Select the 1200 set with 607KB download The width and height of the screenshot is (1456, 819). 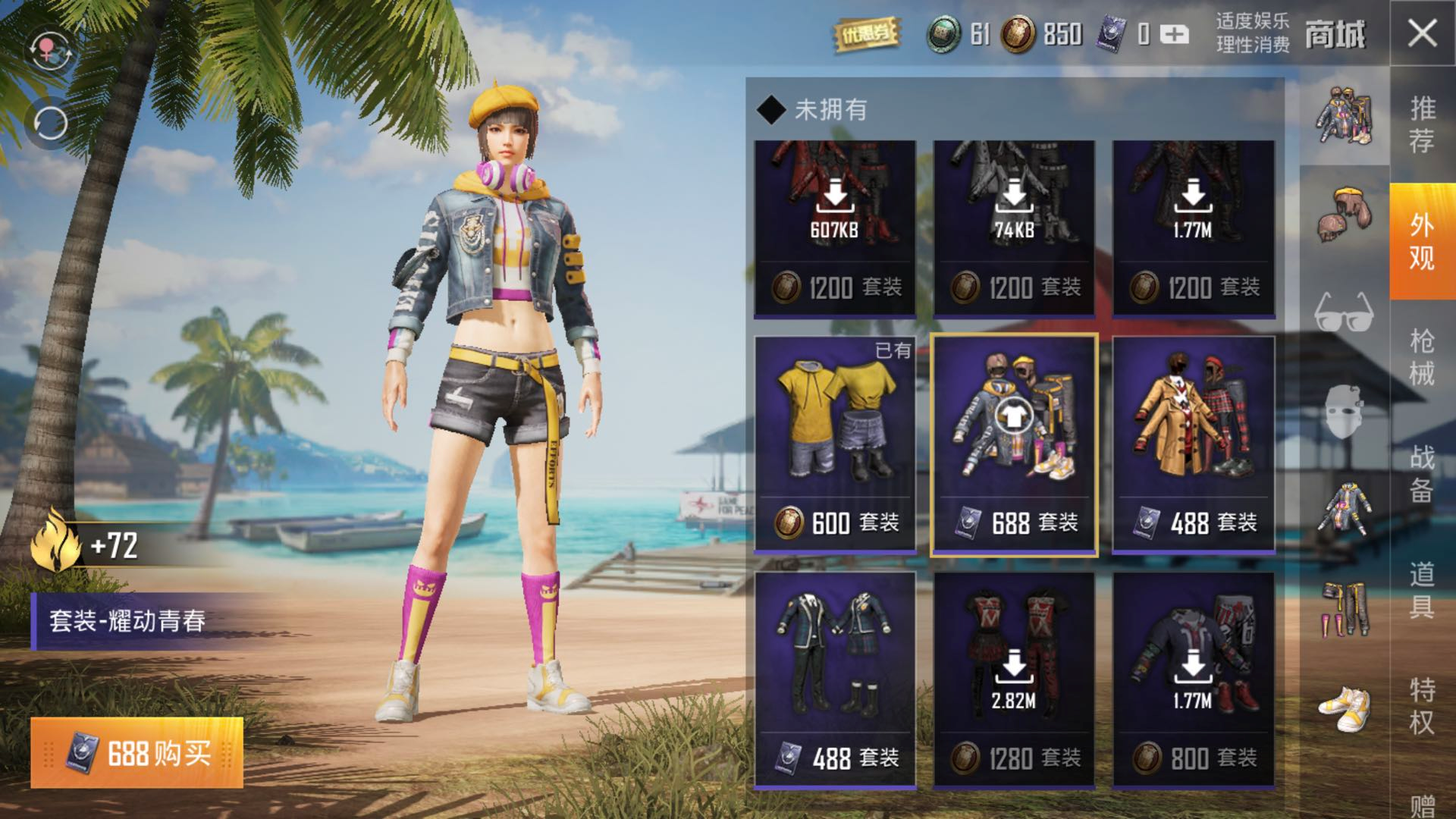835,227
